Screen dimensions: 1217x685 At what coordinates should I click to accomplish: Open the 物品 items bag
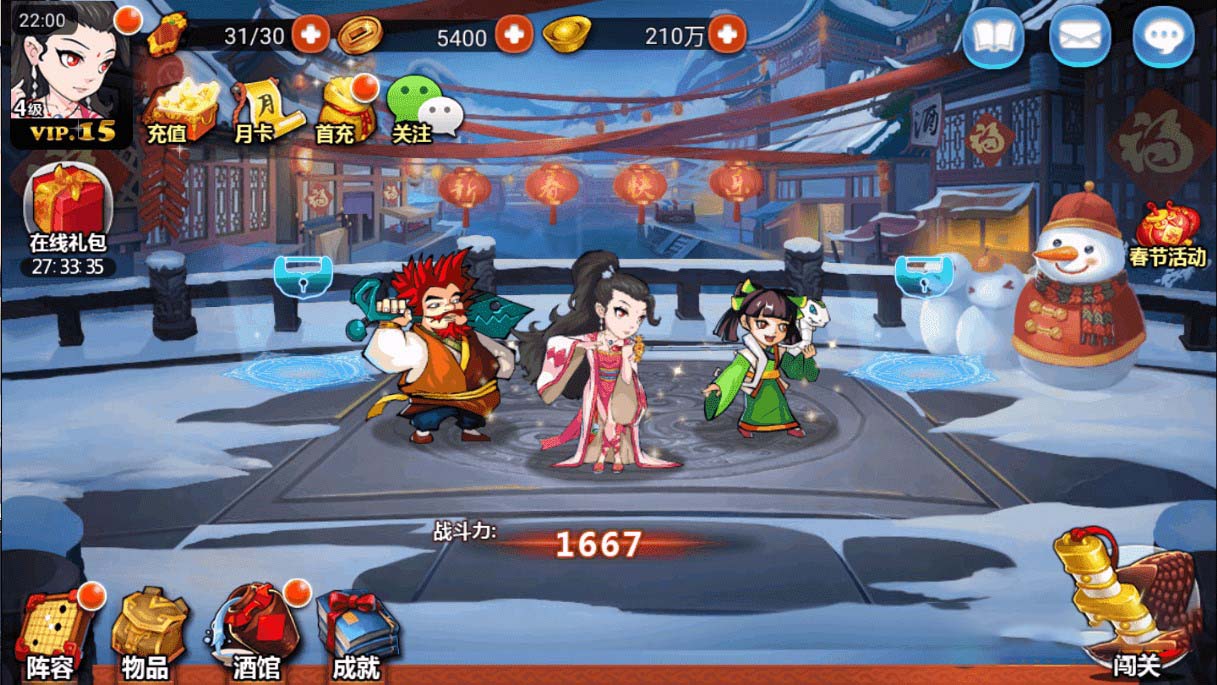click(147, 632)
